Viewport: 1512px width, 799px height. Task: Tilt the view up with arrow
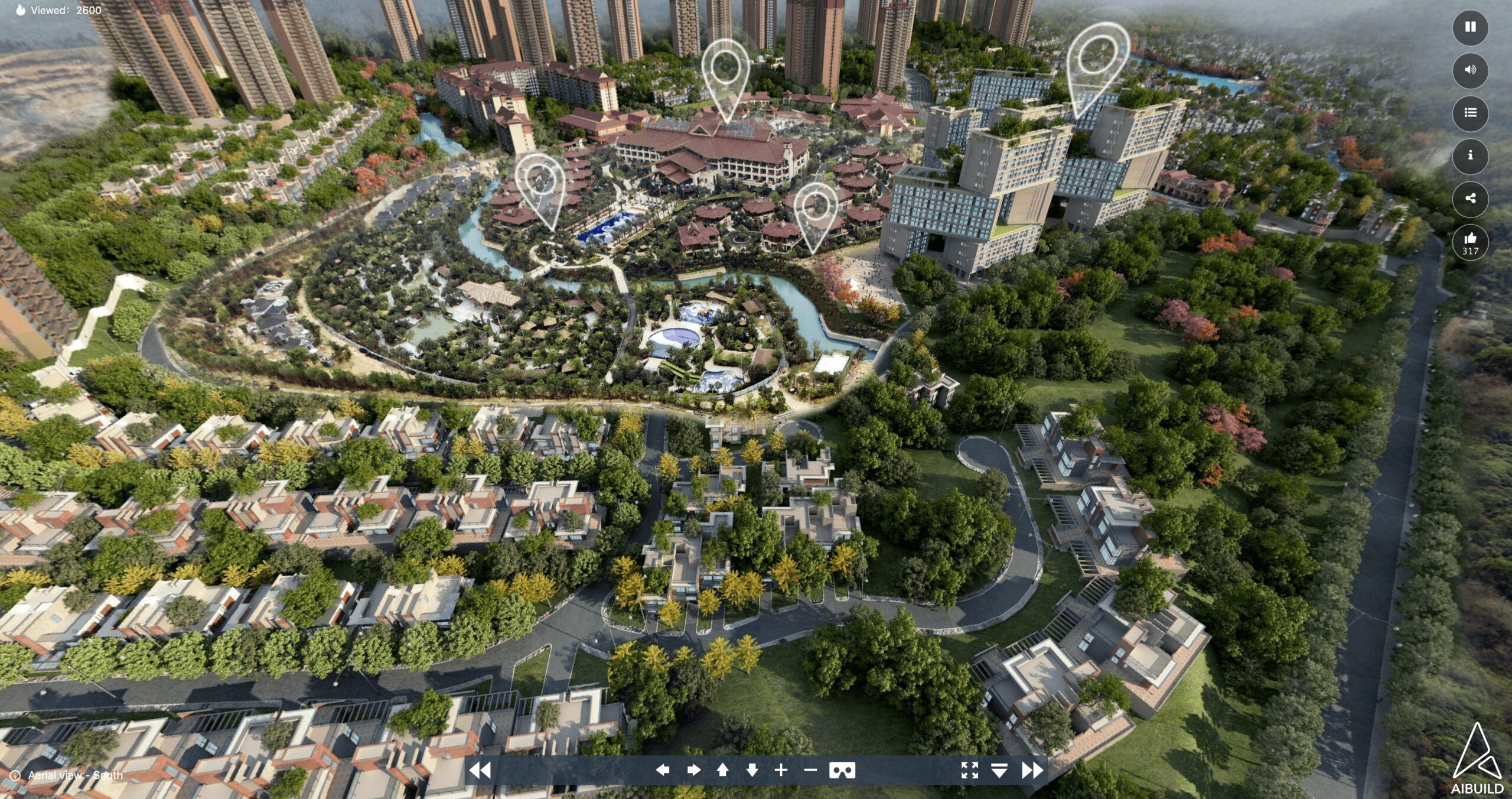pos(722,770)
